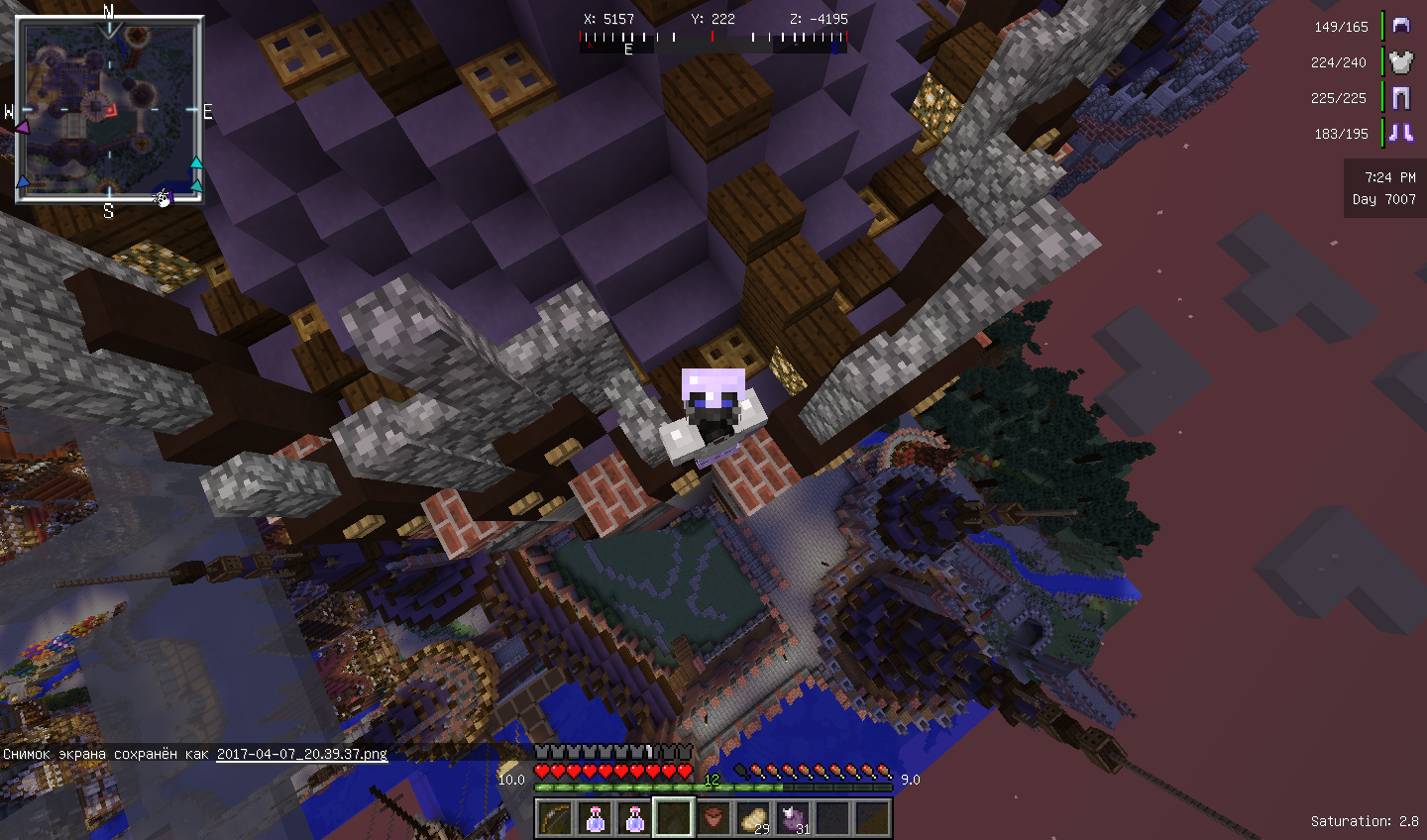Select the bow hotbar slot
The height and width of the screenshot is (840, 1427).
point(554,818)
